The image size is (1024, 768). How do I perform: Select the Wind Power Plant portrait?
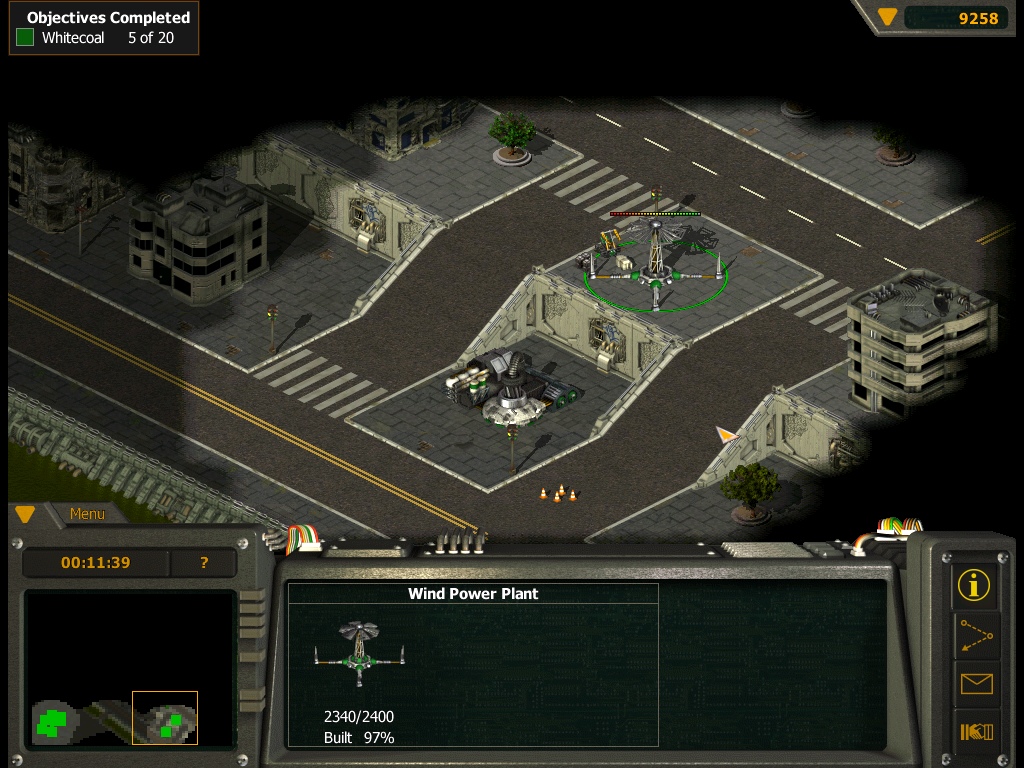(359, 651)
